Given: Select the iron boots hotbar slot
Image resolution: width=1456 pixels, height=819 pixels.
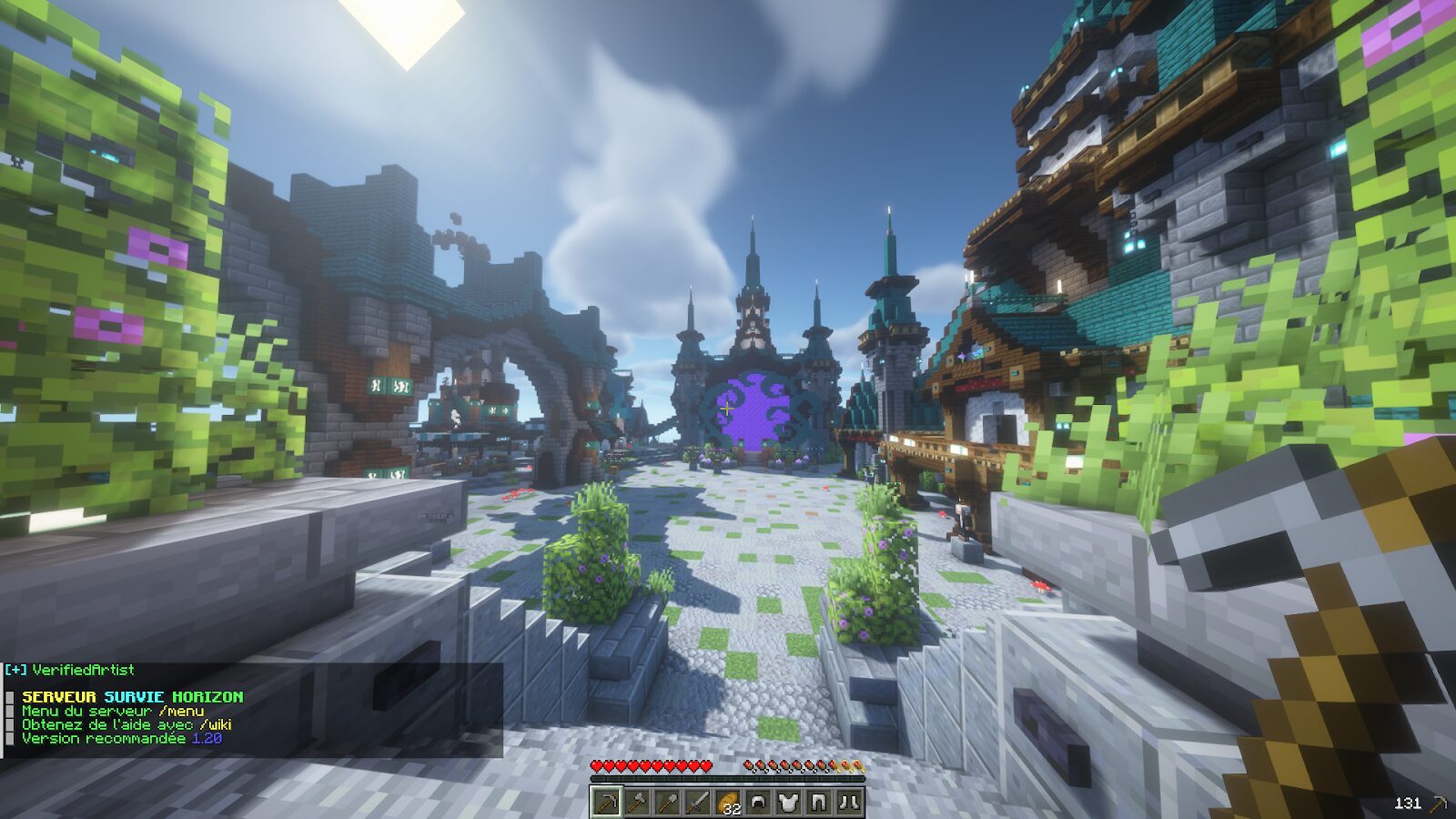Looking at the screenshot, I should point(849,802).
